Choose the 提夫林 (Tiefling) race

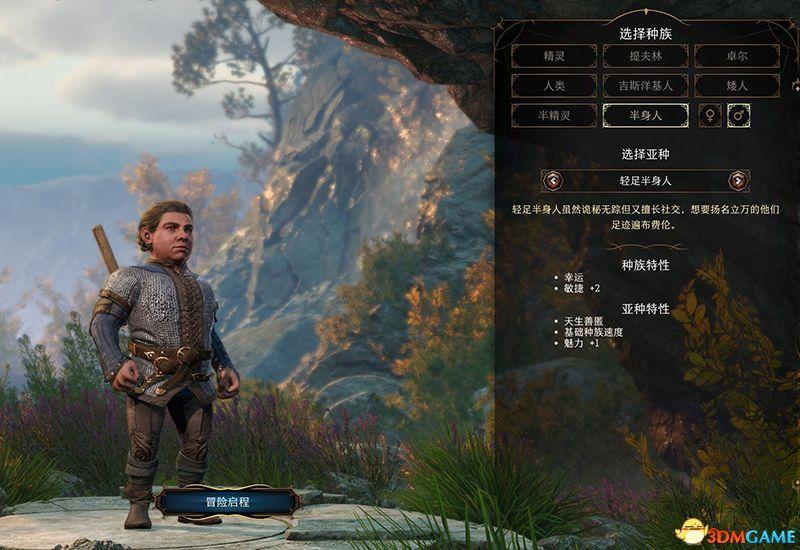[645, 56]
